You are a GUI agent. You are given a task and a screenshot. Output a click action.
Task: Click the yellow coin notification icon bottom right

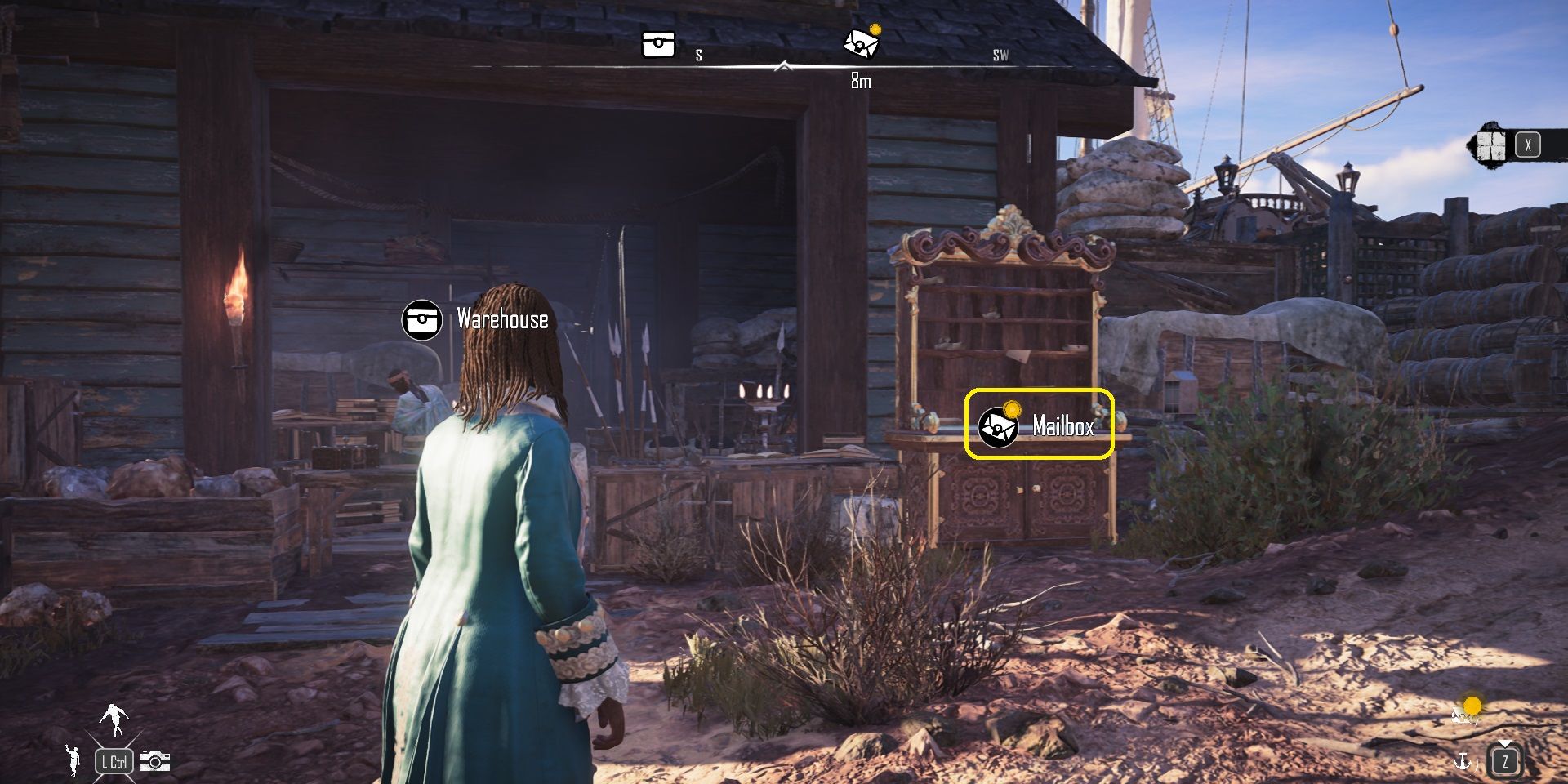pos(1472,705)
